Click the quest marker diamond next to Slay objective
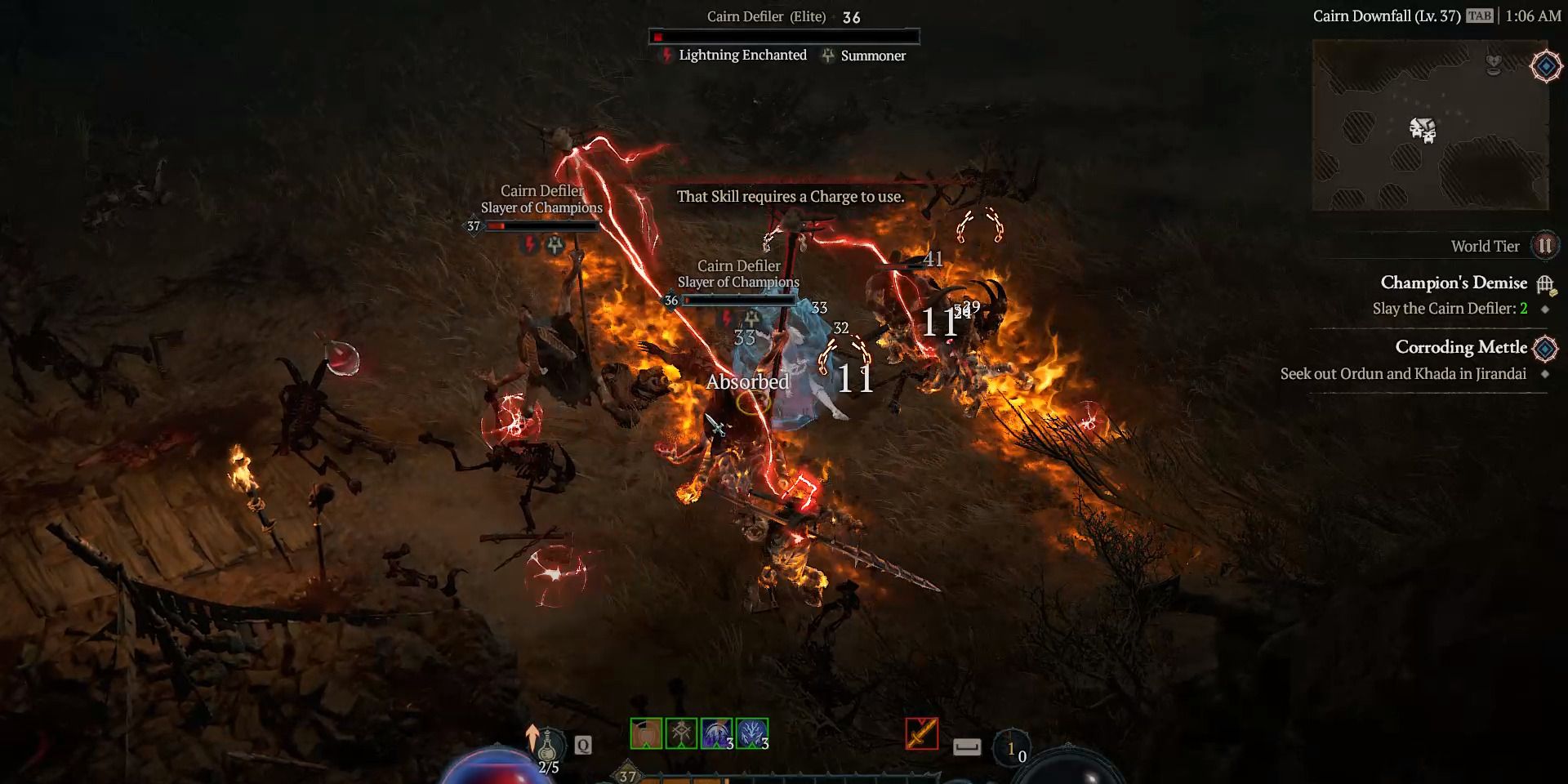 1544,309
